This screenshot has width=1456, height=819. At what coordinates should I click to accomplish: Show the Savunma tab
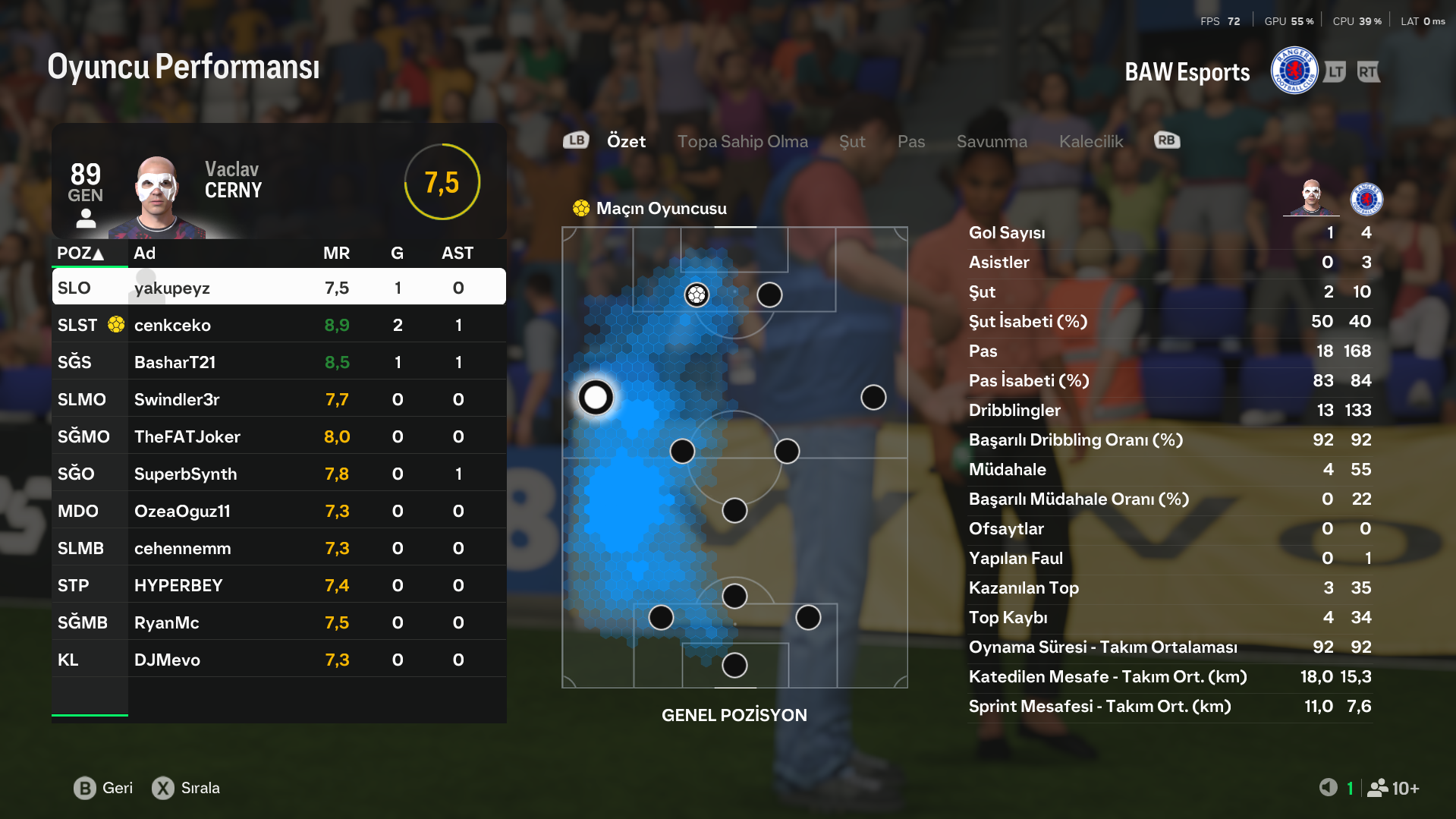tap(991, 141)
